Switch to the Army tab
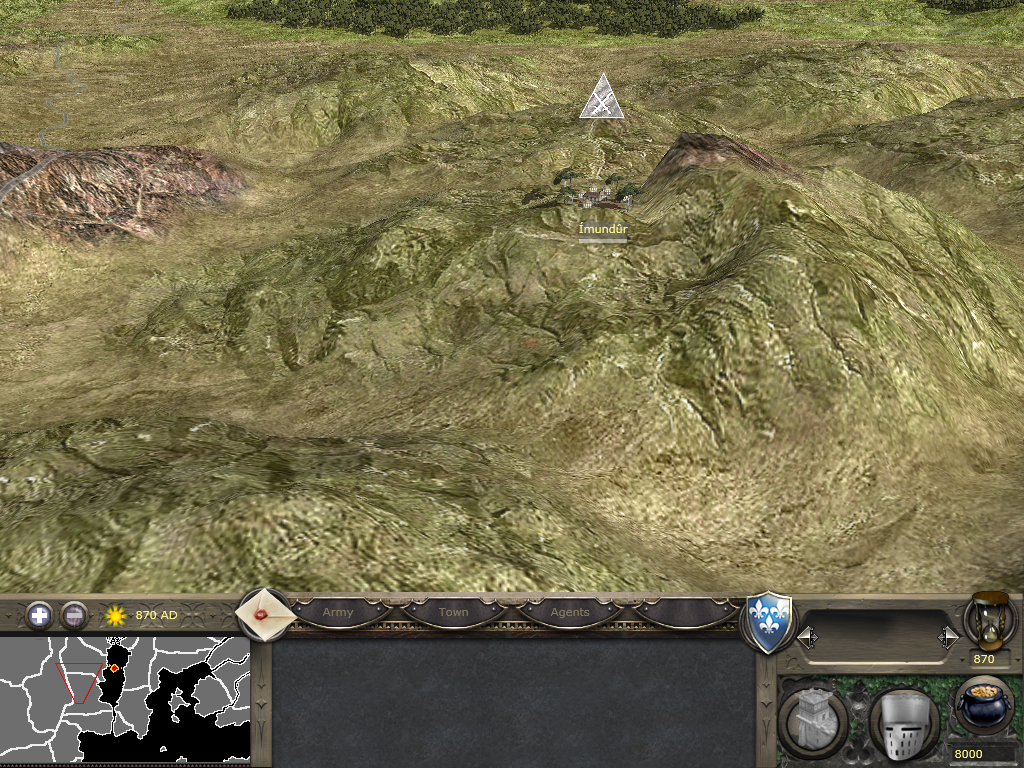 click(338, 612)
